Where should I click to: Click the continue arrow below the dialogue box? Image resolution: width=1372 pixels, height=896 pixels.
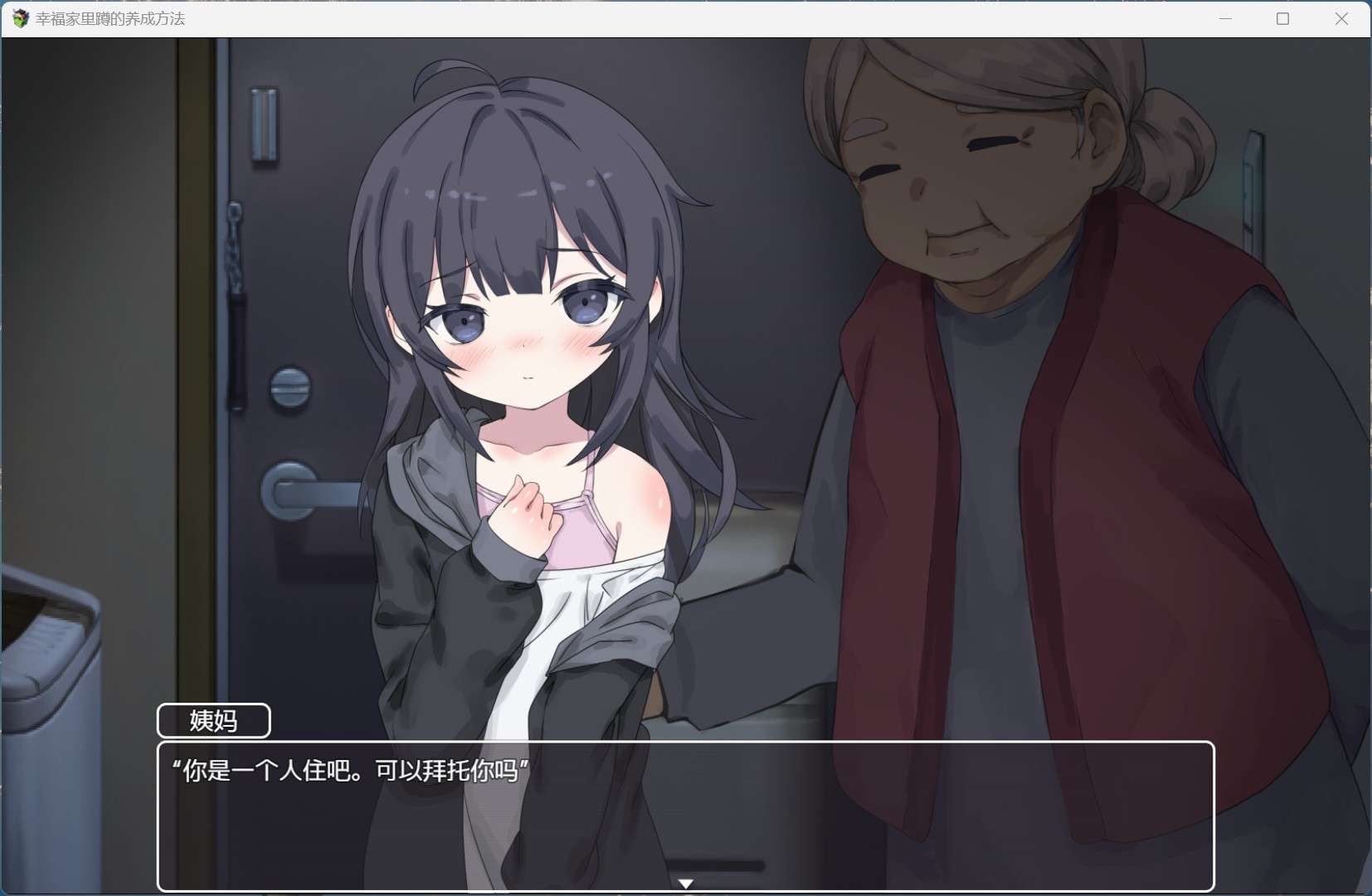tap(686, 884)
